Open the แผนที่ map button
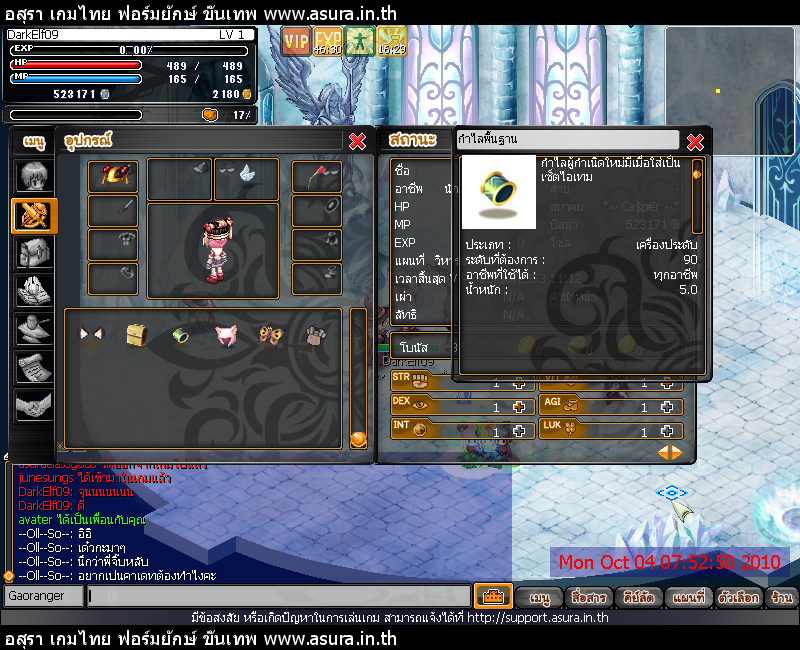Viewport: 800px width, 650px height. pyautogui.click(x=689, y=597)
